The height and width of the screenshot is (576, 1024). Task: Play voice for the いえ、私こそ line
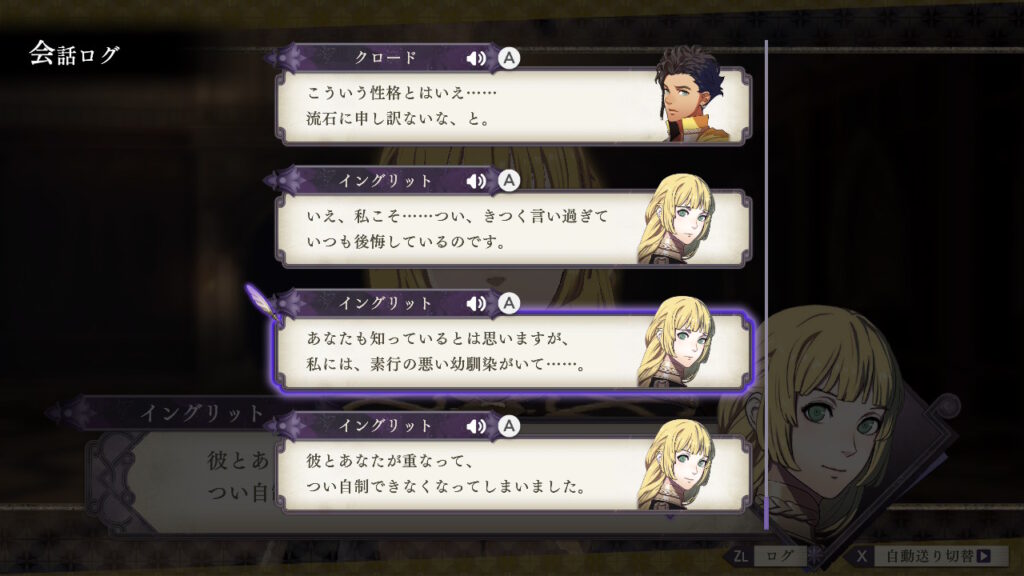477,181
